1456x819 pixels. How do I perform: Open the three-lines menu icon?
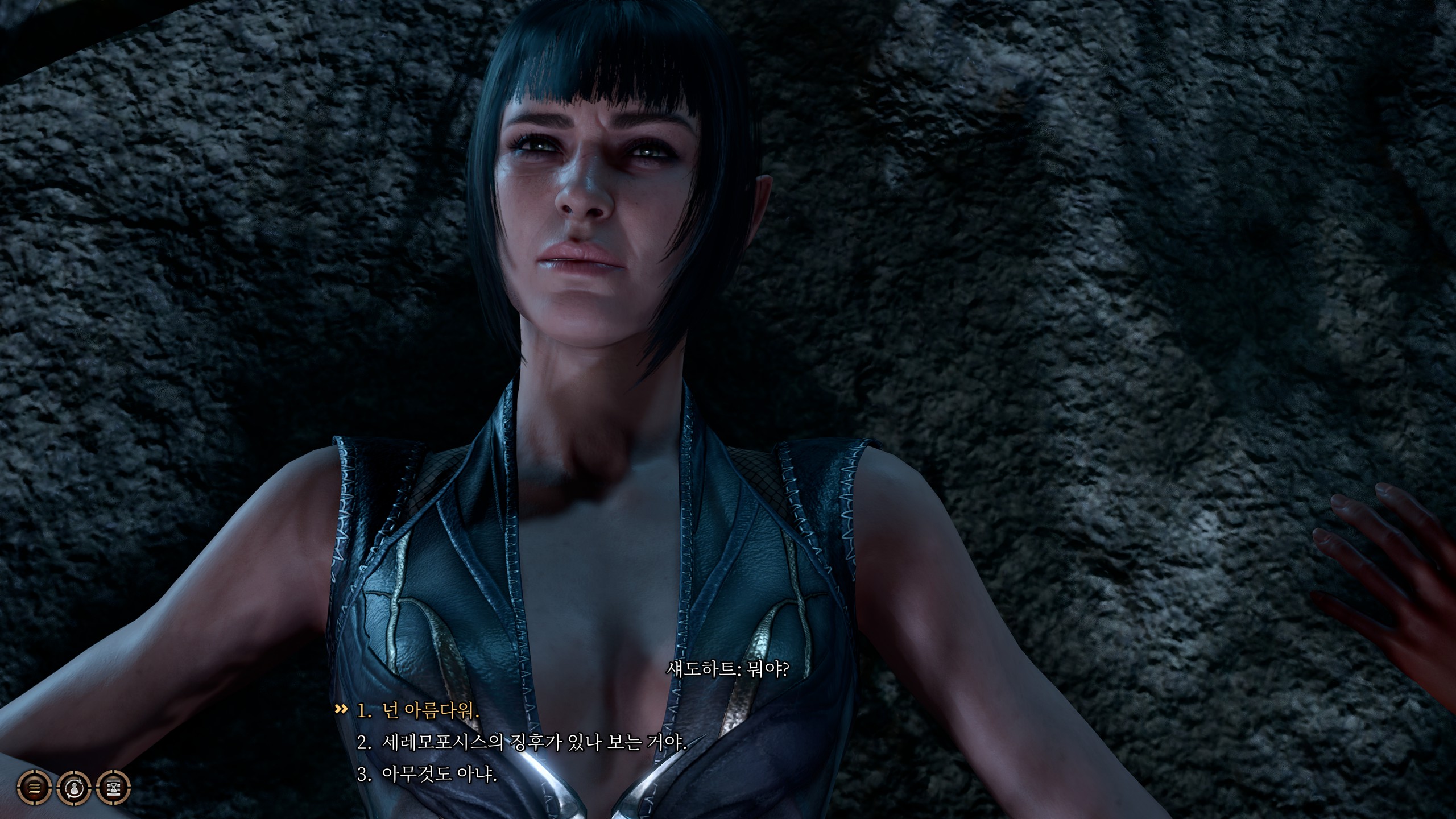click(34, 788)
